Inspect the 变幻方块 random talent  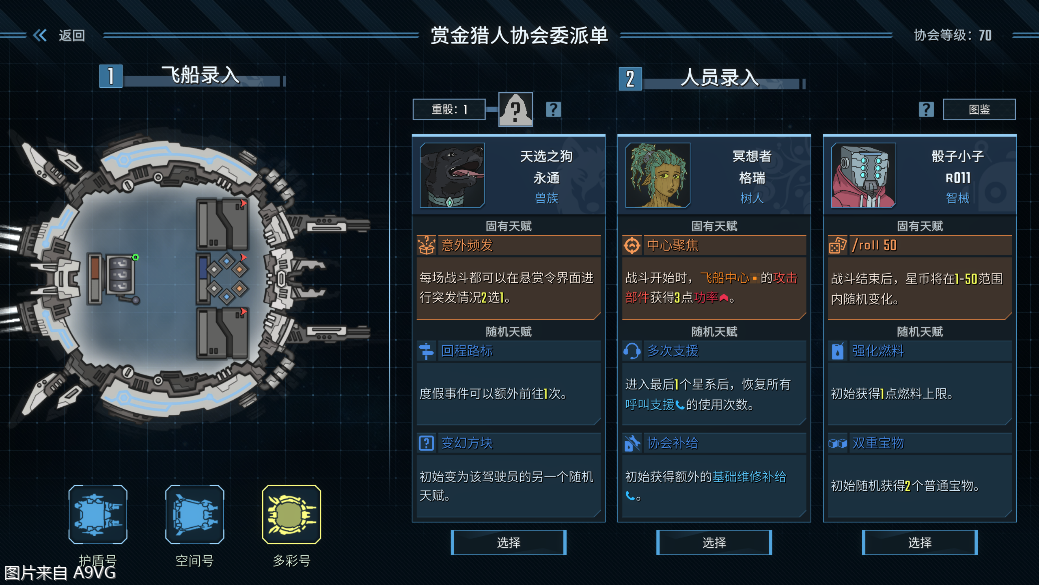click(x=508, y=443)
